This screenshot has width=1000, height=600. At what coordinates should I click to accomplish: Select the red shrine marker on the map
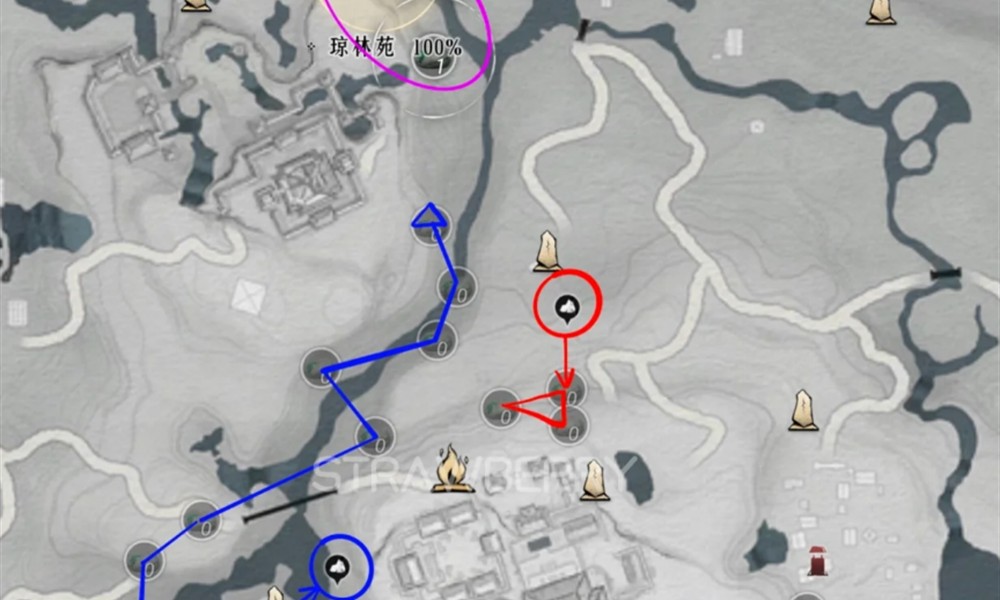[x=817, y=562]
